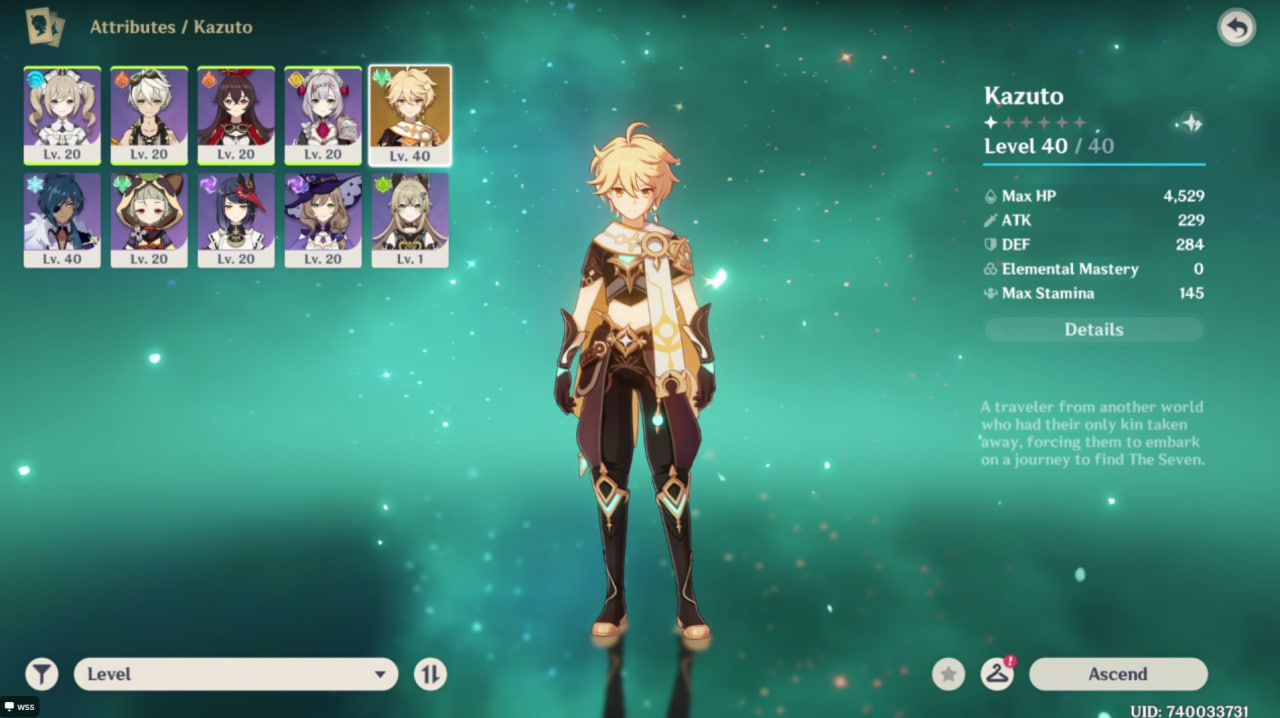
Task: Click the sparkle icon beside Kazuto's name
Action: tap(1191, 123)
